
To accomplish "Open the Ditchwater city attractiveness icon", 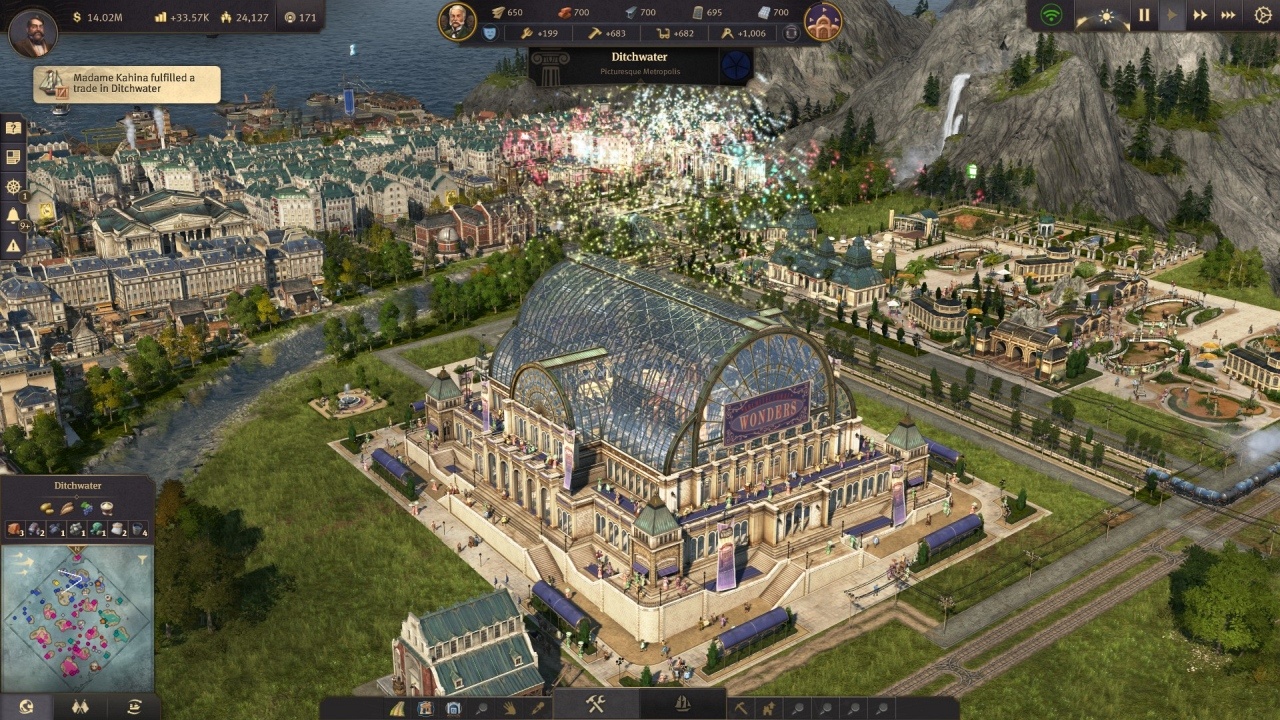I will [737, 66].
